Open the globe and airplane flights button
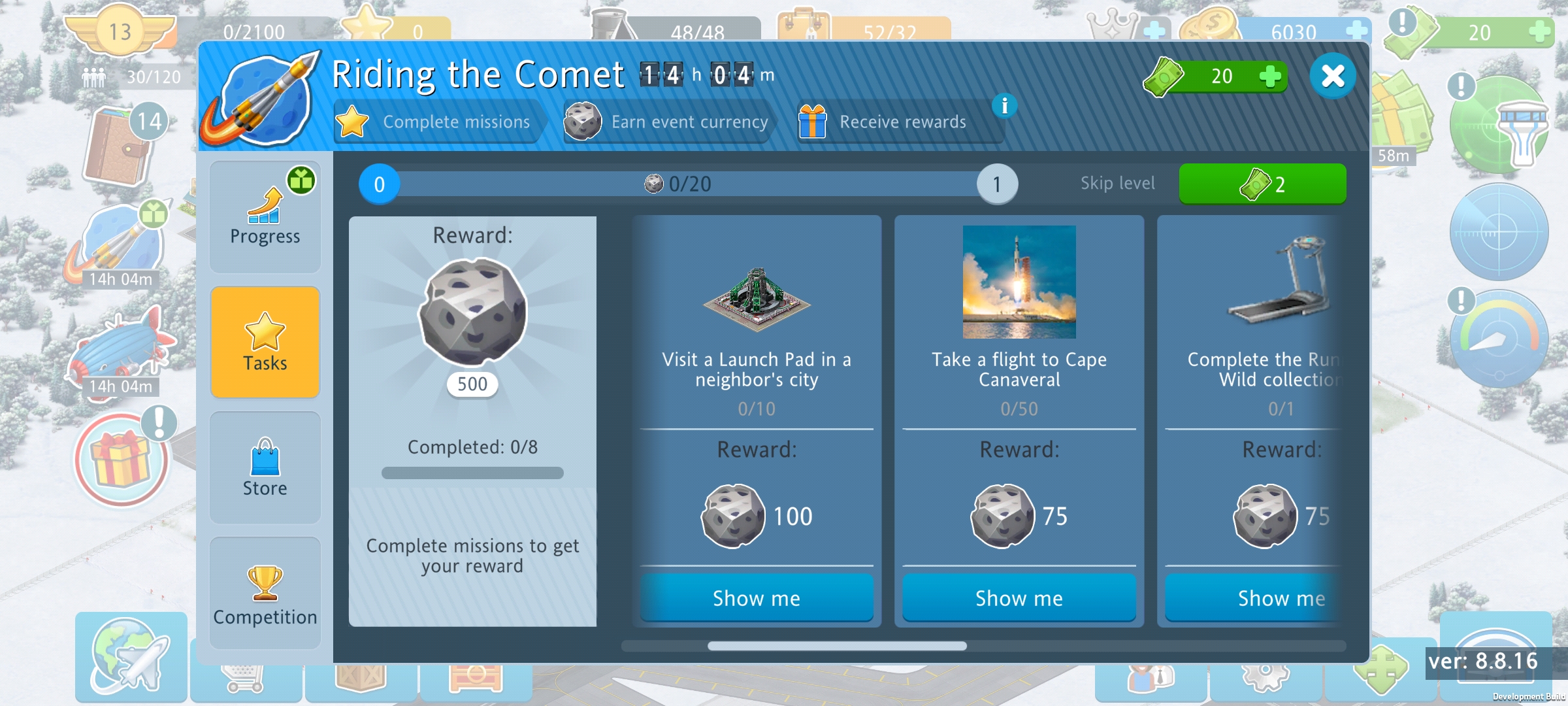This screenshot has width=1568, height=706. (x=131, y=657)
